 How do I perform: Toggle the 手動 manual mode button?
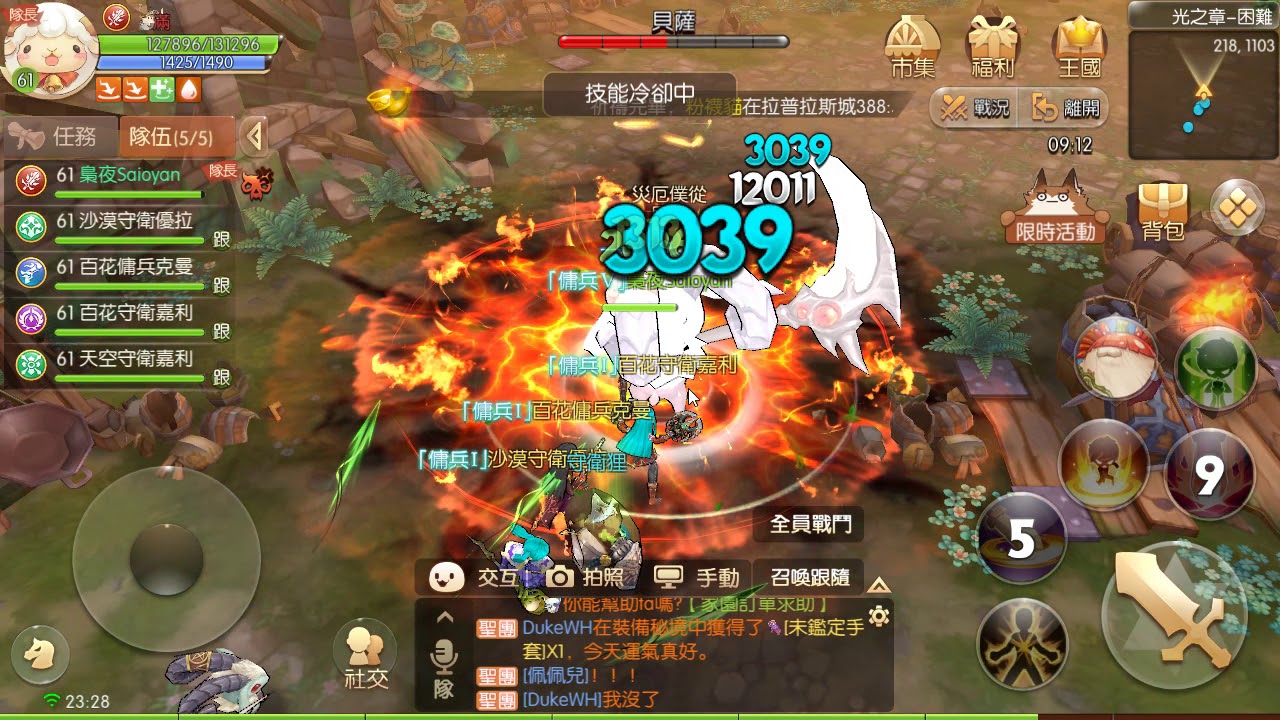click(696, 577)
